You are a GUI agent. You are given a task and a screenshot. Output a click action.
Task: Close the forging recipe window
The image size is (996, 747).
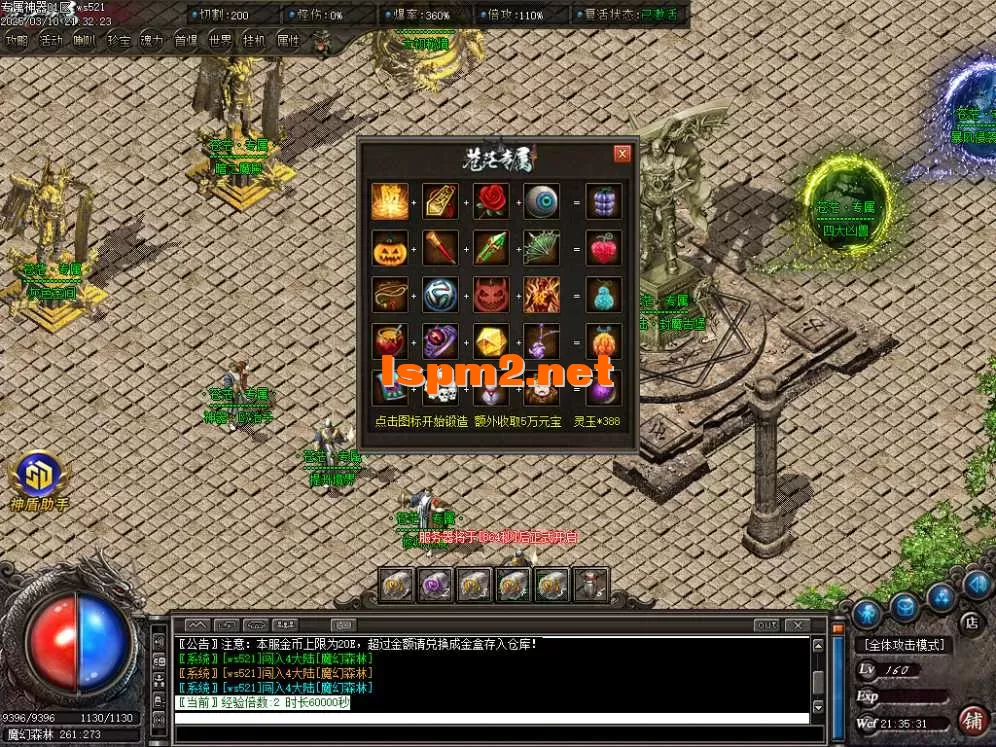[x=622, y=154]
